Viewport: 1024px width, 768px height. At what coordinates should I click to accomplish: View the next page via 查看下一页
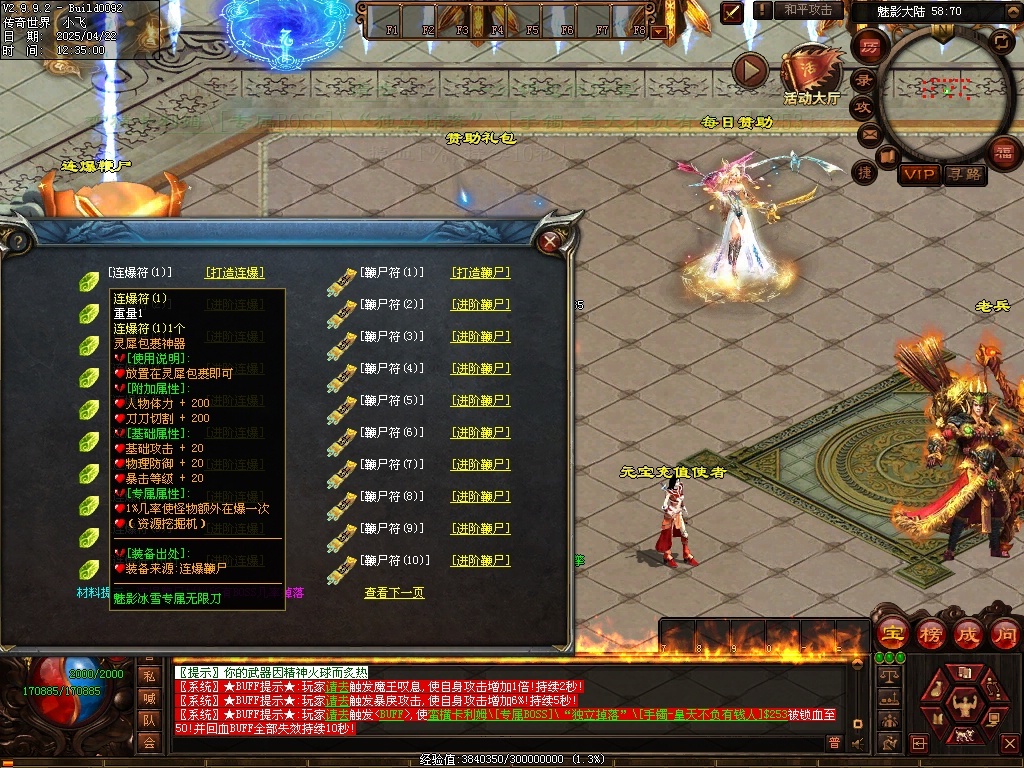(x=394, y=593)
